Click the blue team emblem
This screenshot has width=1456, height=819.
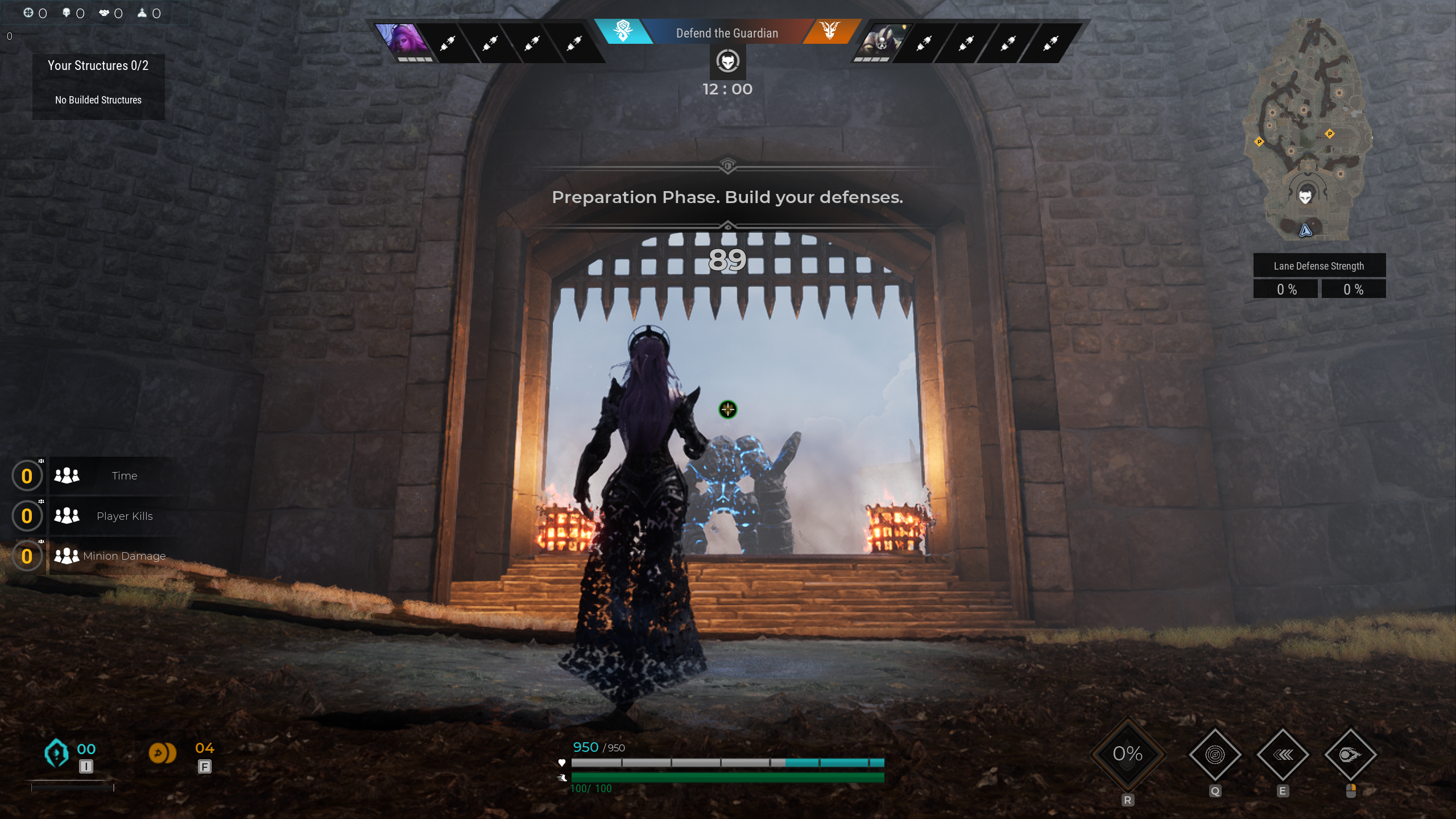click(623, 31)
